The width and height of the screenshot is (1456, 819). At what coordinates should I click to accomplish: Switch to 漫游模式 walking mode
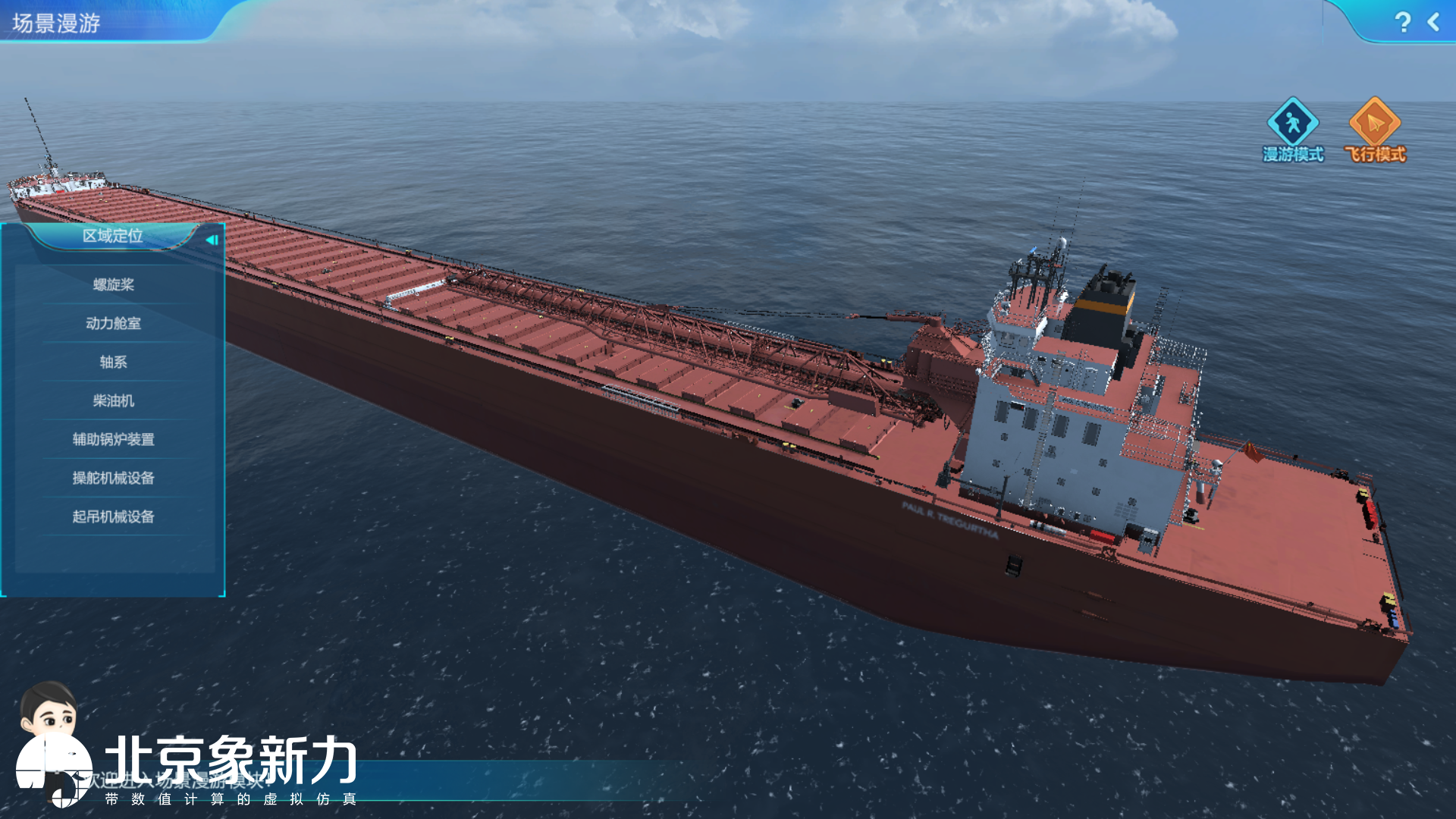1292,129
